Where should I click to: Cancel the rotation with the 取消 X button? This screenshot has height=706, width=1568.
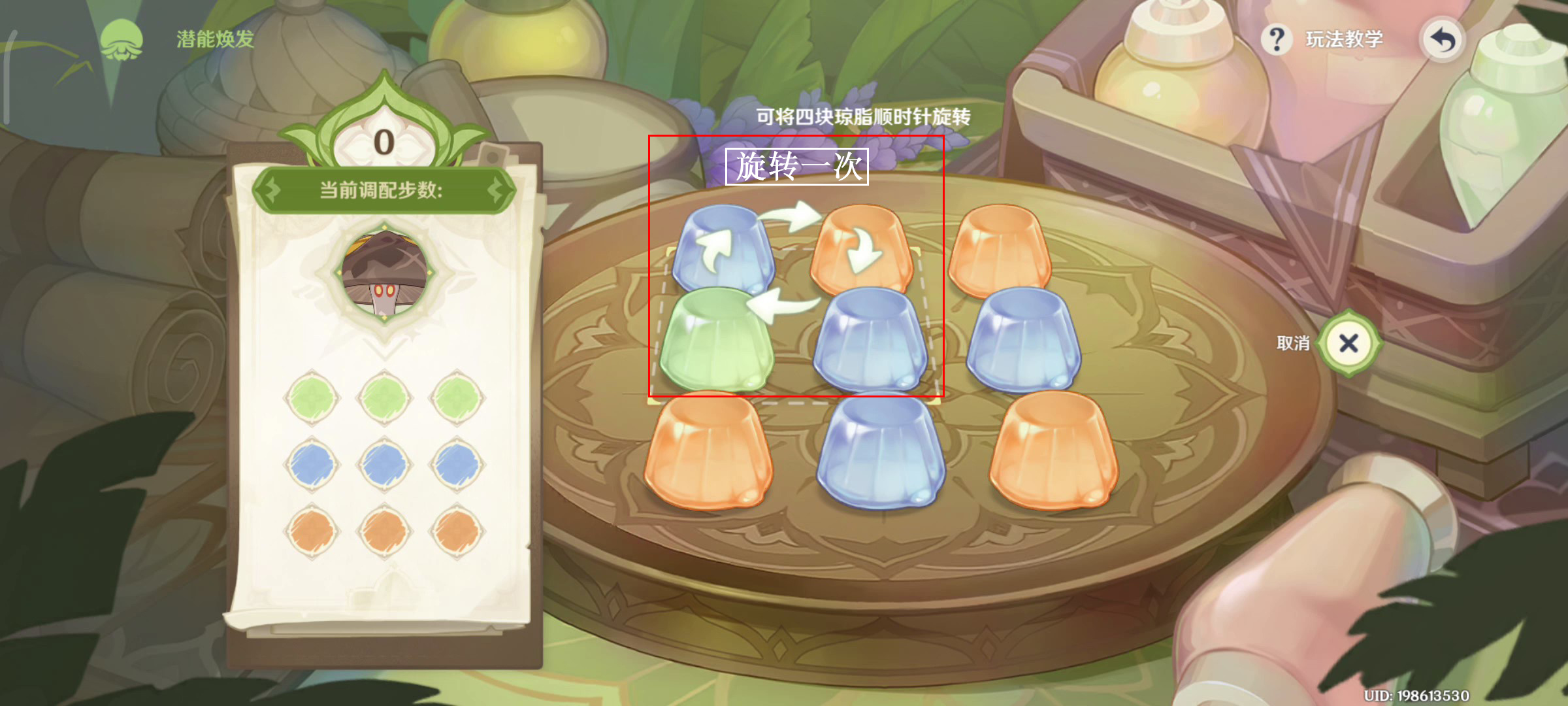[x=1348, y=343]
